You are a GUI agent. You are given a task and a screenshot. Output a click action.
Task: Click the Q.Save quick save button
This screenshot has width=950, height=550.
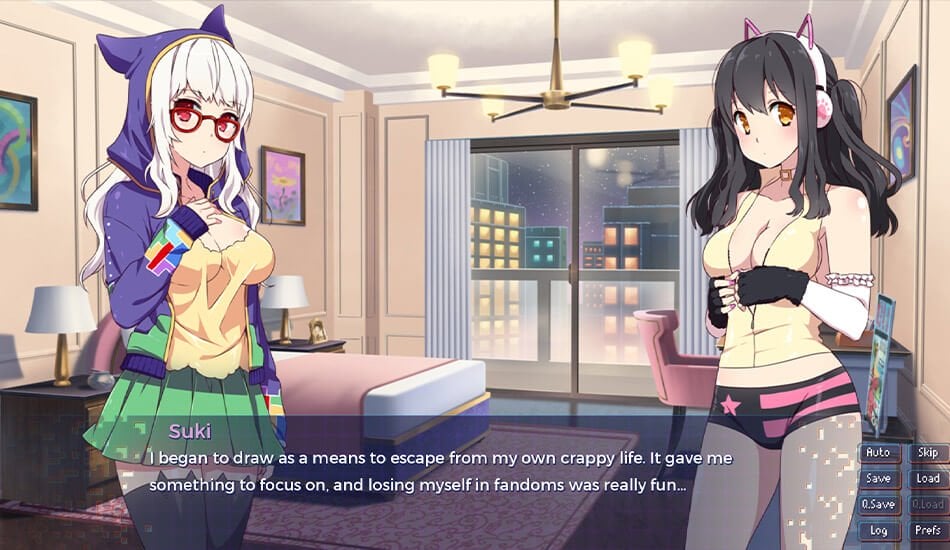point(878,505)
